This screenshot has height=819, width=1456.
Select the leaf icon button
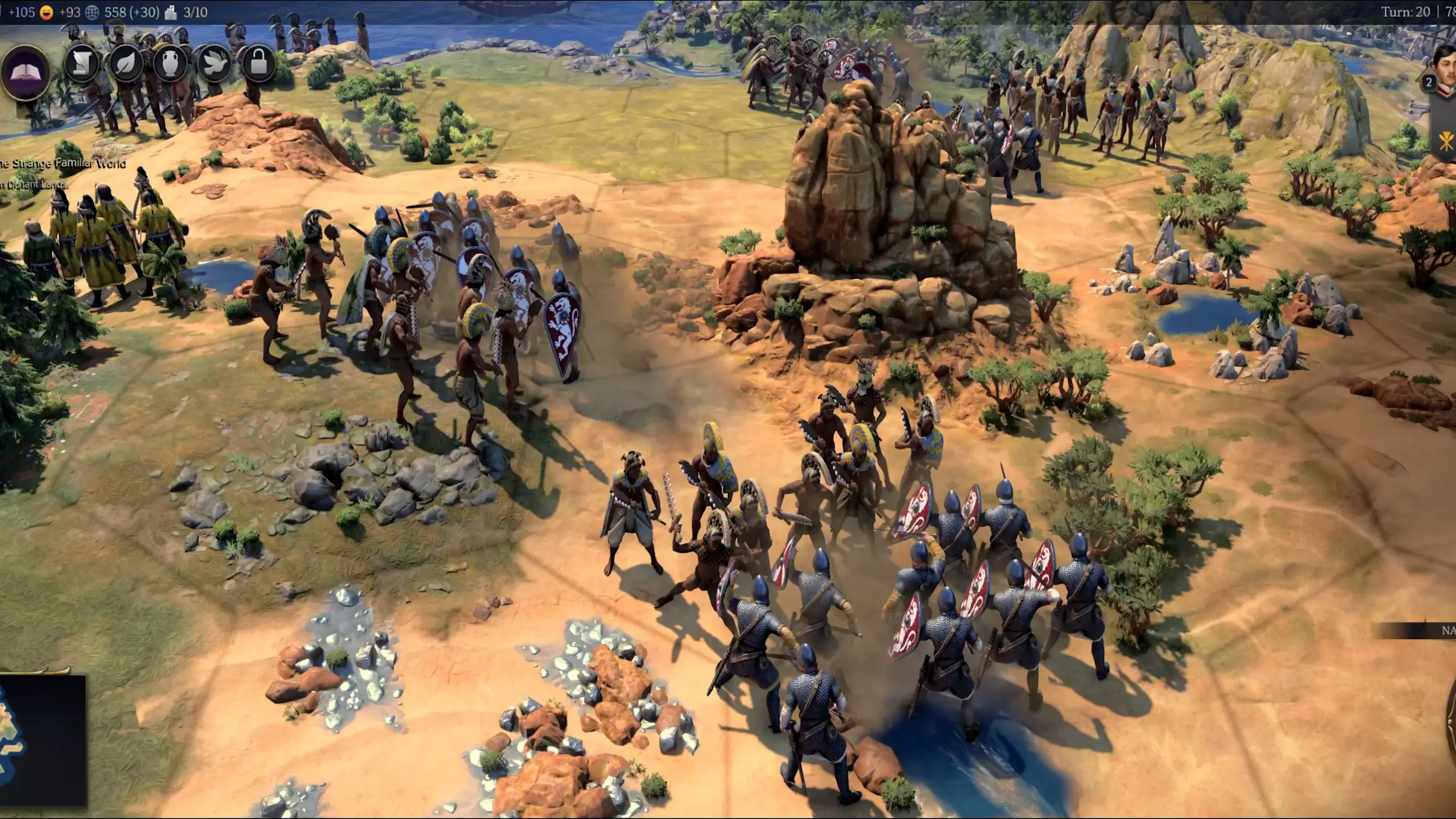[x=126, y=63]
